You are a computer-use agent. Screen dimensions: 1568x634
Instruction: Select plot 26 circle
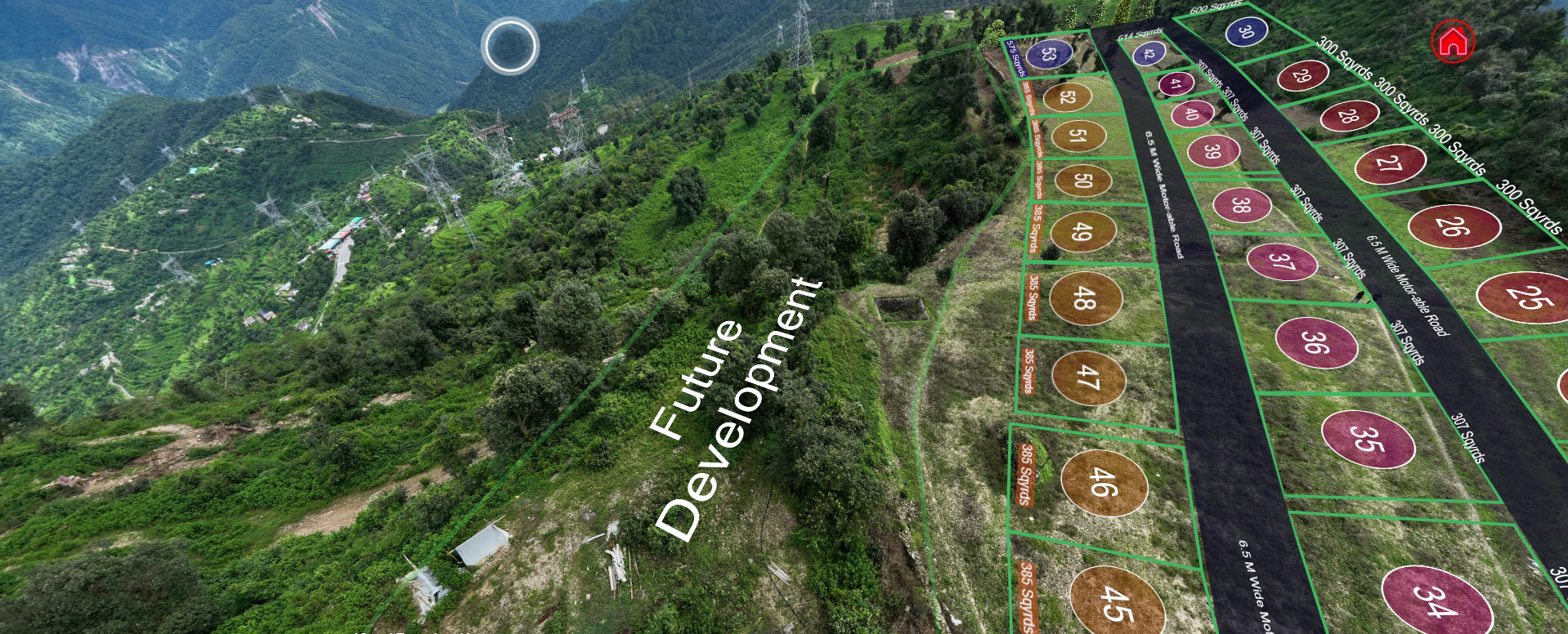click(1454, 225)
